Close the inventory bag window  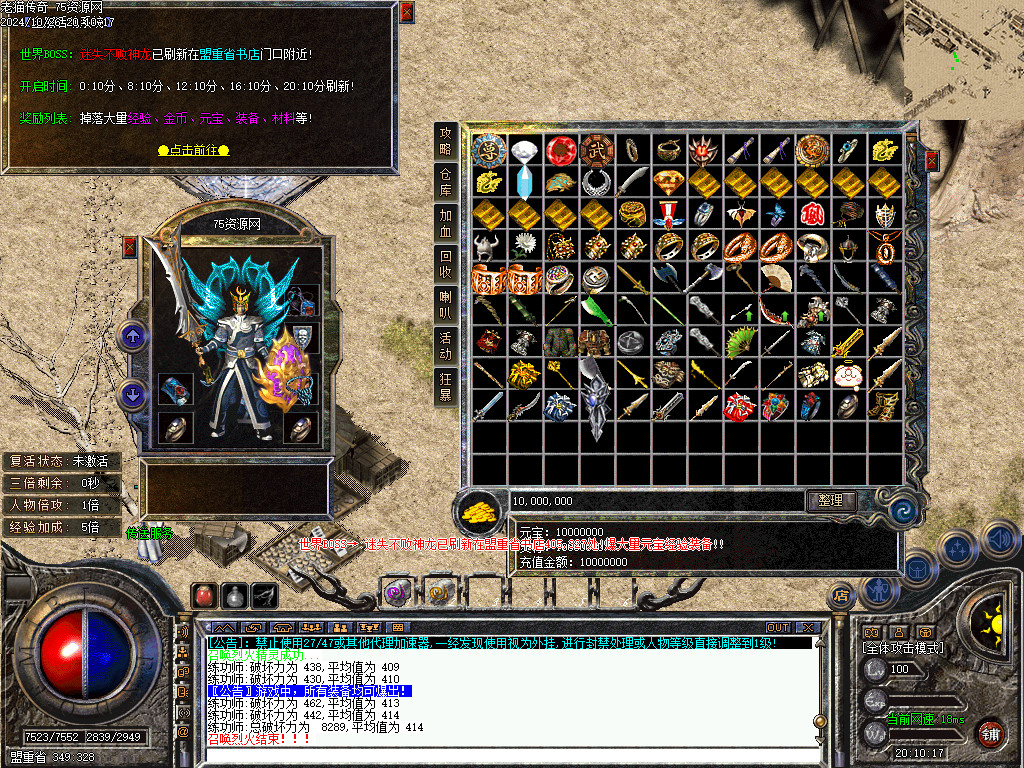(932, 161)
